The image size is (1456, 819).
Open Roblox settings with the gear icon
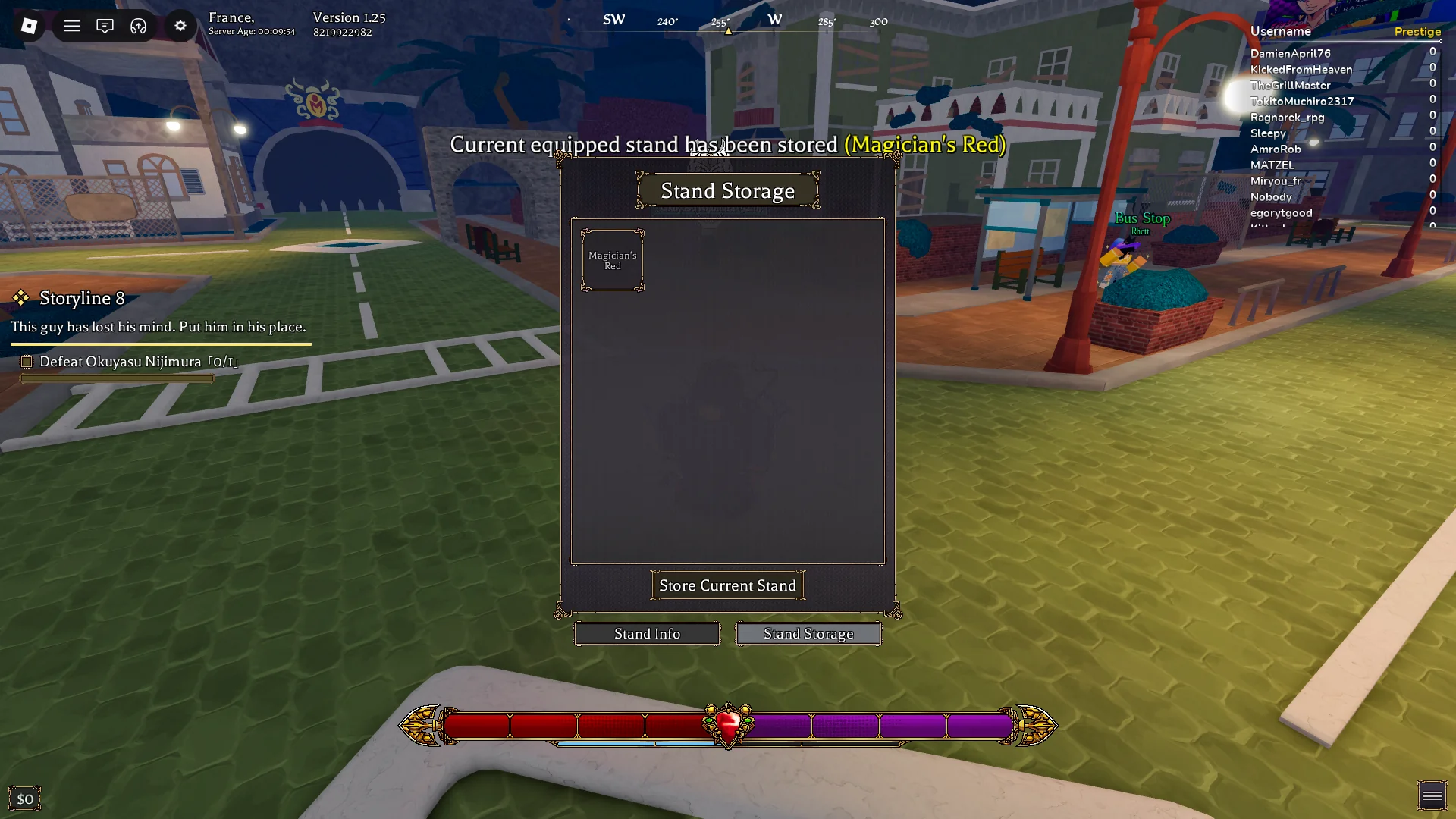(x=180, y=26)
